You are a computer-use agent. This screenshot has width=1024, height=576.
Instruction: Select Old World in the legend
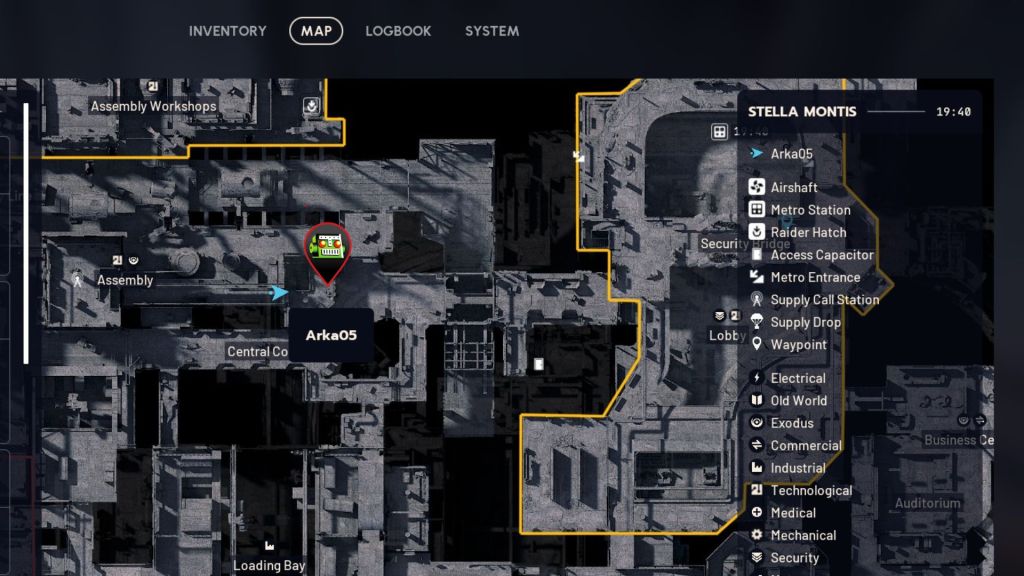[x=798, y=401]
